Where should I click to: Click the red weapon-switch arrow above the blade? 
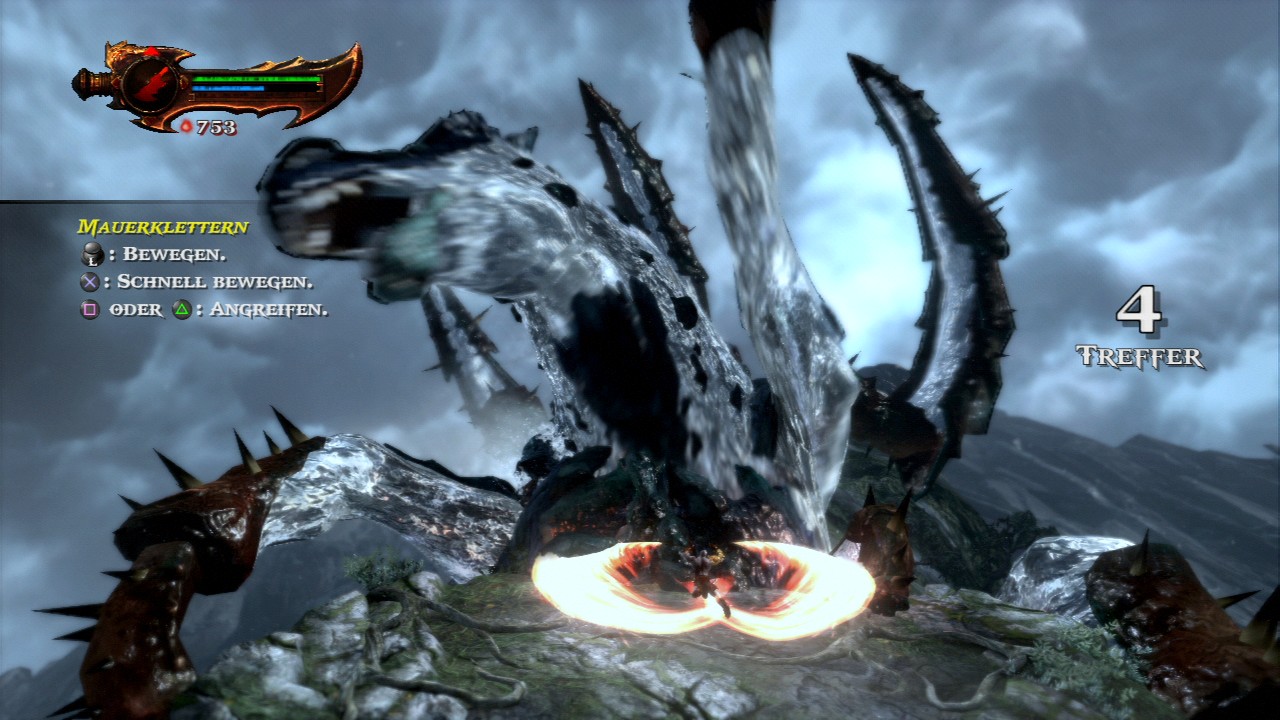[152, 50]
